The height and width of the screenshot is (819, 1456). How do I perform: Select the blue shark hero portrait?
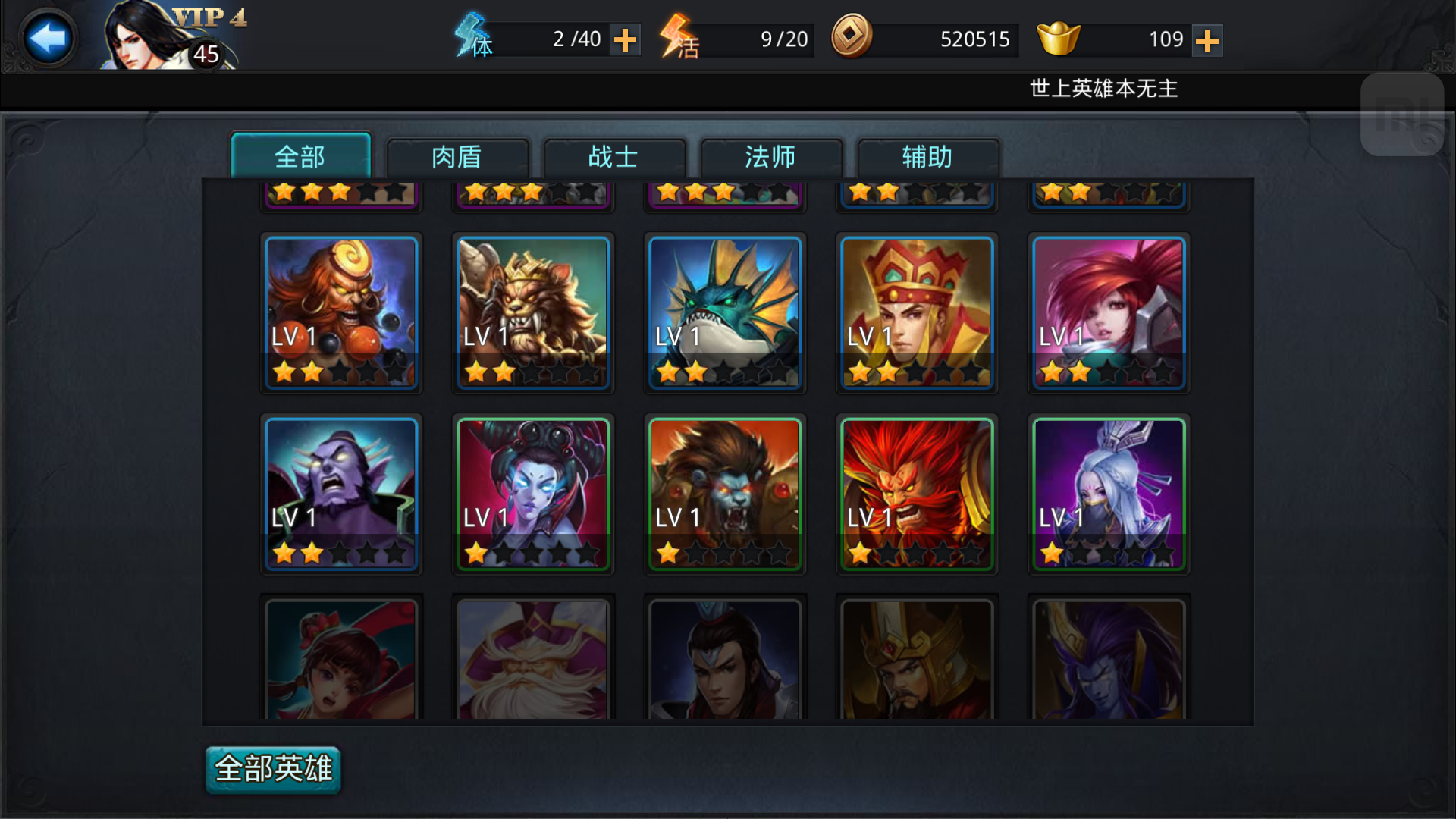[x=725, y=313]
